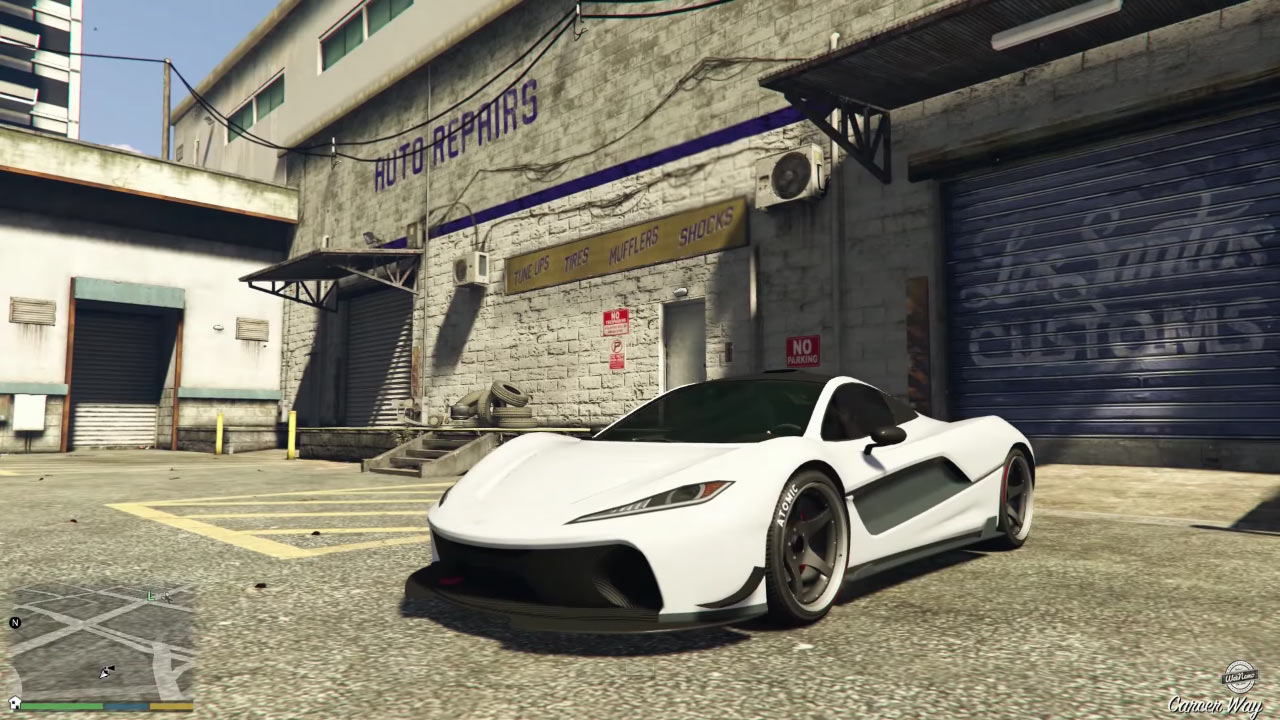Click the blue stamina bar segment
1280x720 pixels.
(x=125, y=706)
